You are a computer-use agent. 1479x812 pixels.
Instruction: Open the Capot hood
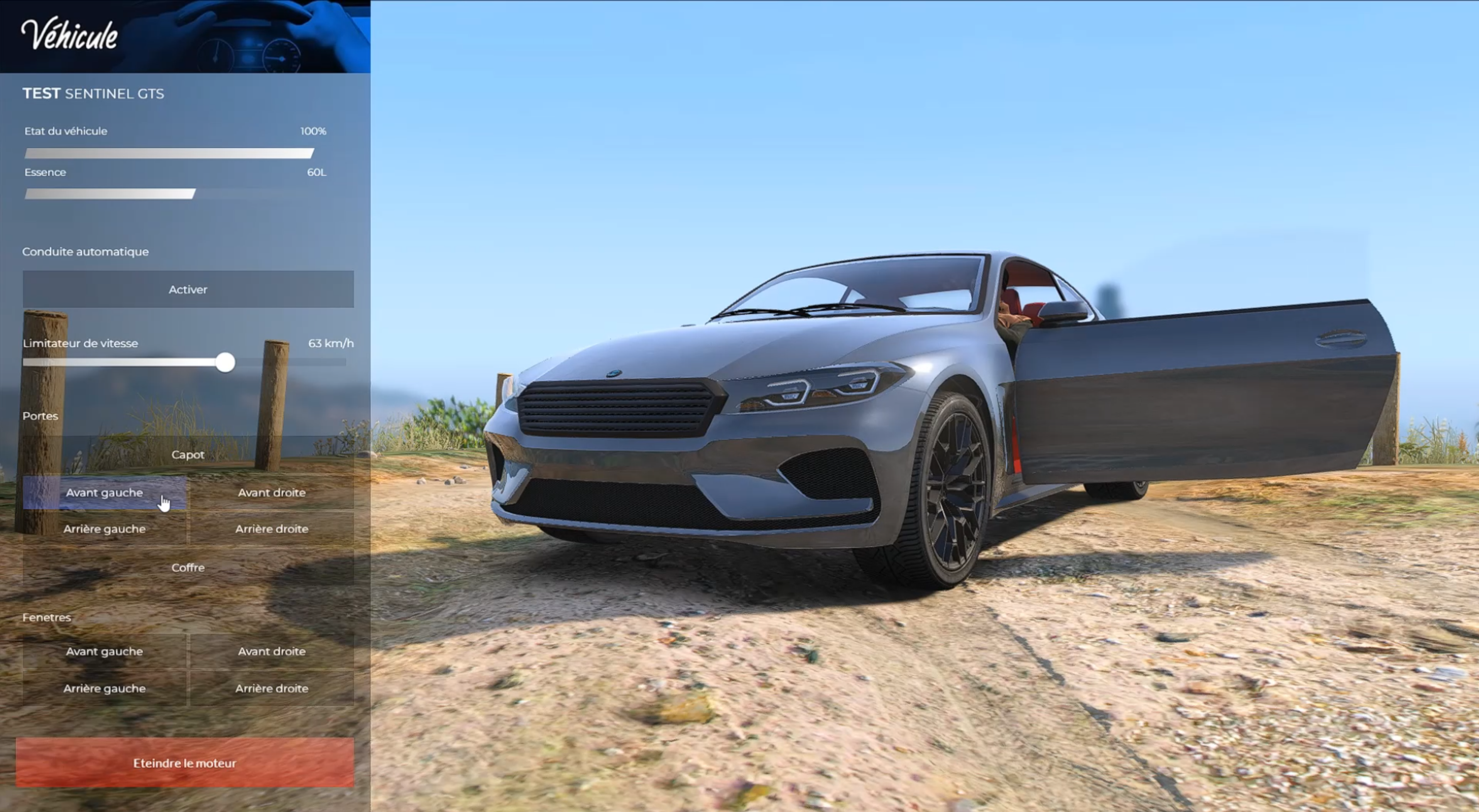[188, 454]
